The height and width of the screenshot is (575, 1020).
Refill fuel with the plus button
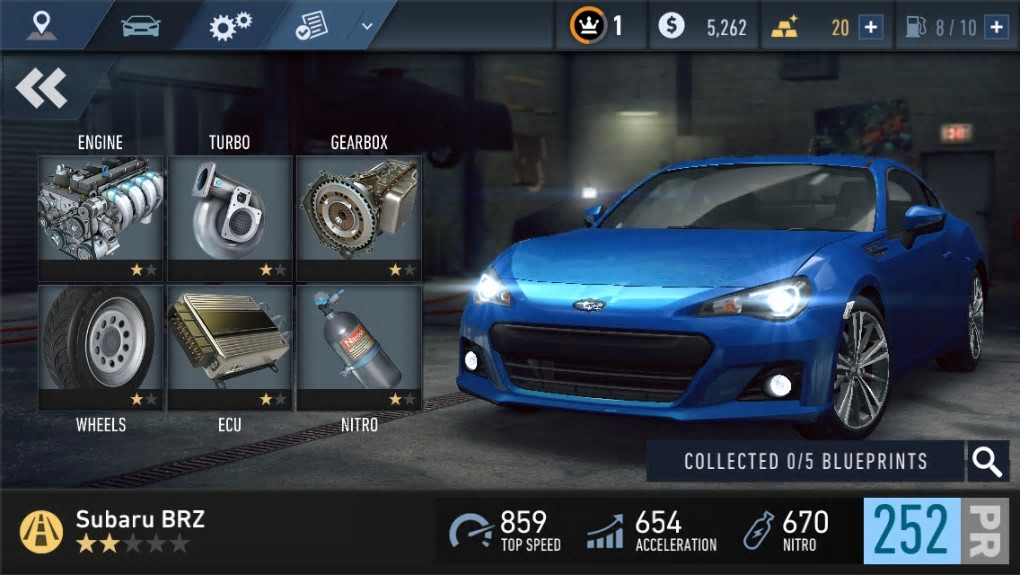click(996, 27)
